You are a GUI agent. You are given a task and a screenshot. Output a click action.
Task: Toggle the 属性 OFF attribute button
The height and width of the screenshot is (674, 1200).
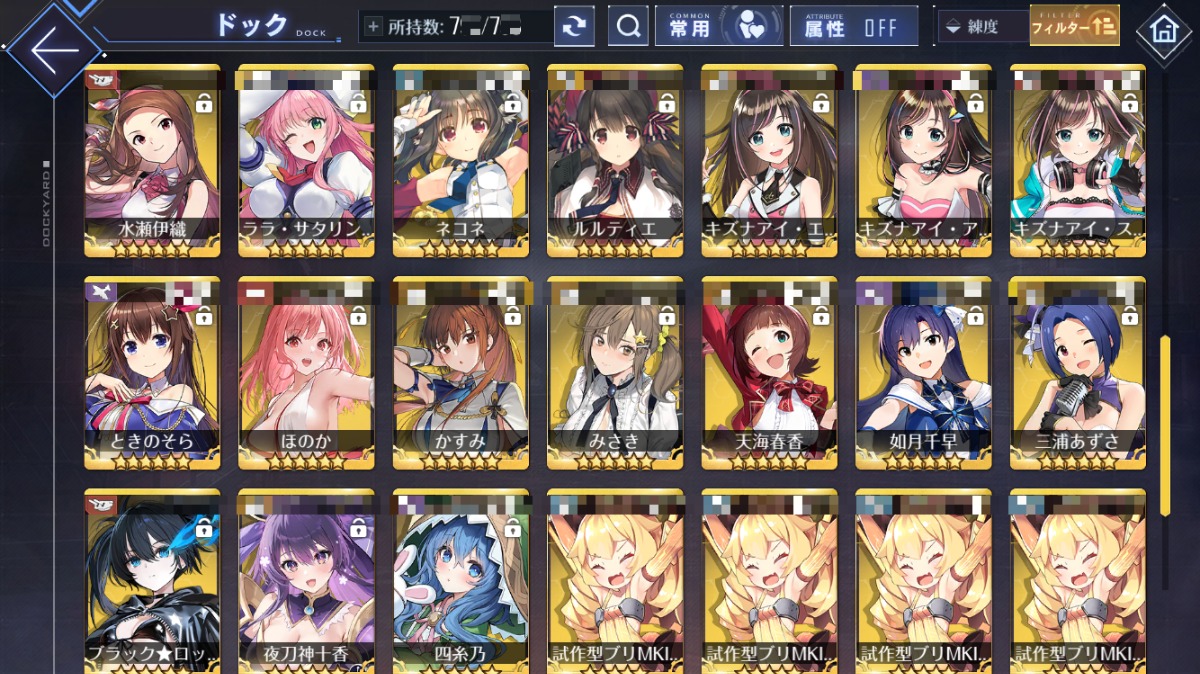[x=853, y=27]
